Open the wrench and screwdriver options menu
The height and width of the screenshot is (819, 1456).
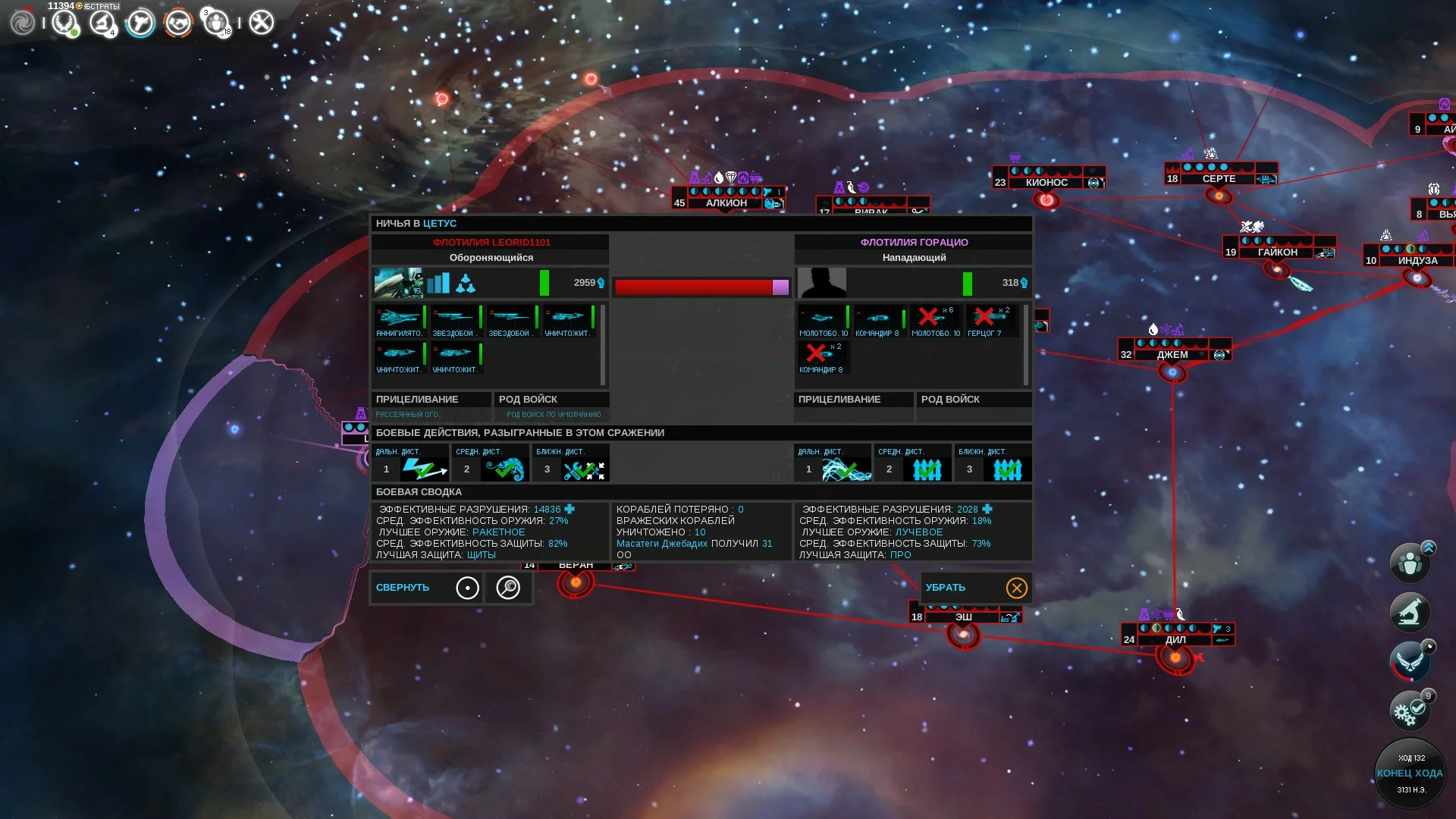262,23
